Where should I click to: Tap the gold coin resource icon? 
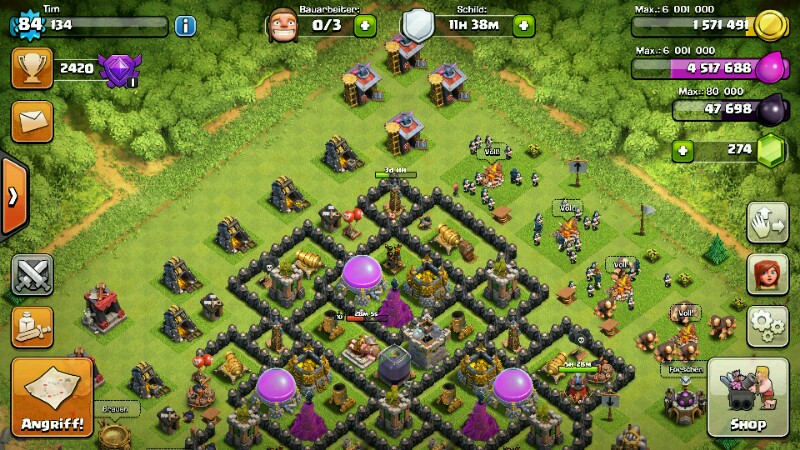(x=770, y=26)
